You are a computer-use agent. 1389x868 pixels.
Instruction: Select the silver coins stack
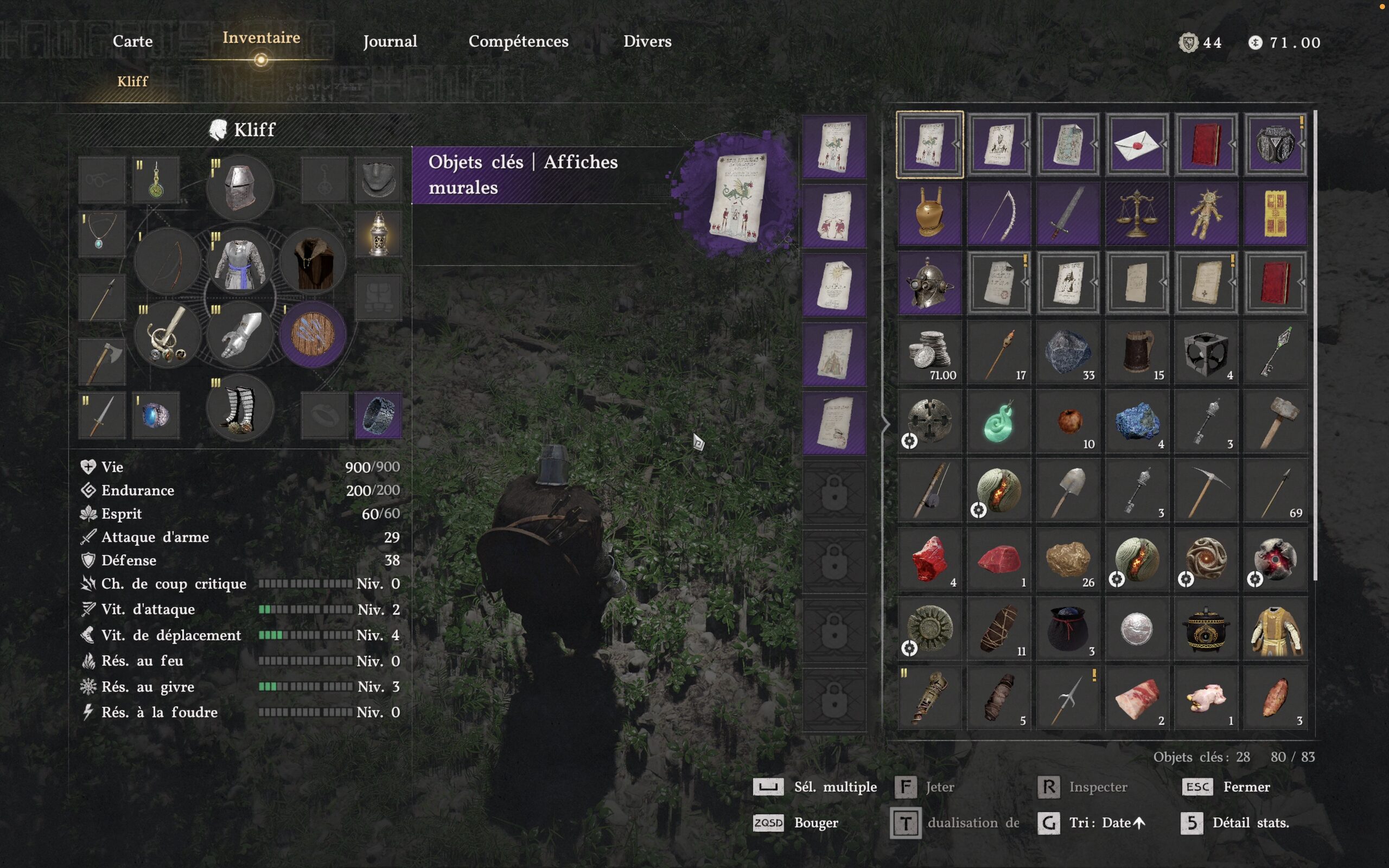930,352
